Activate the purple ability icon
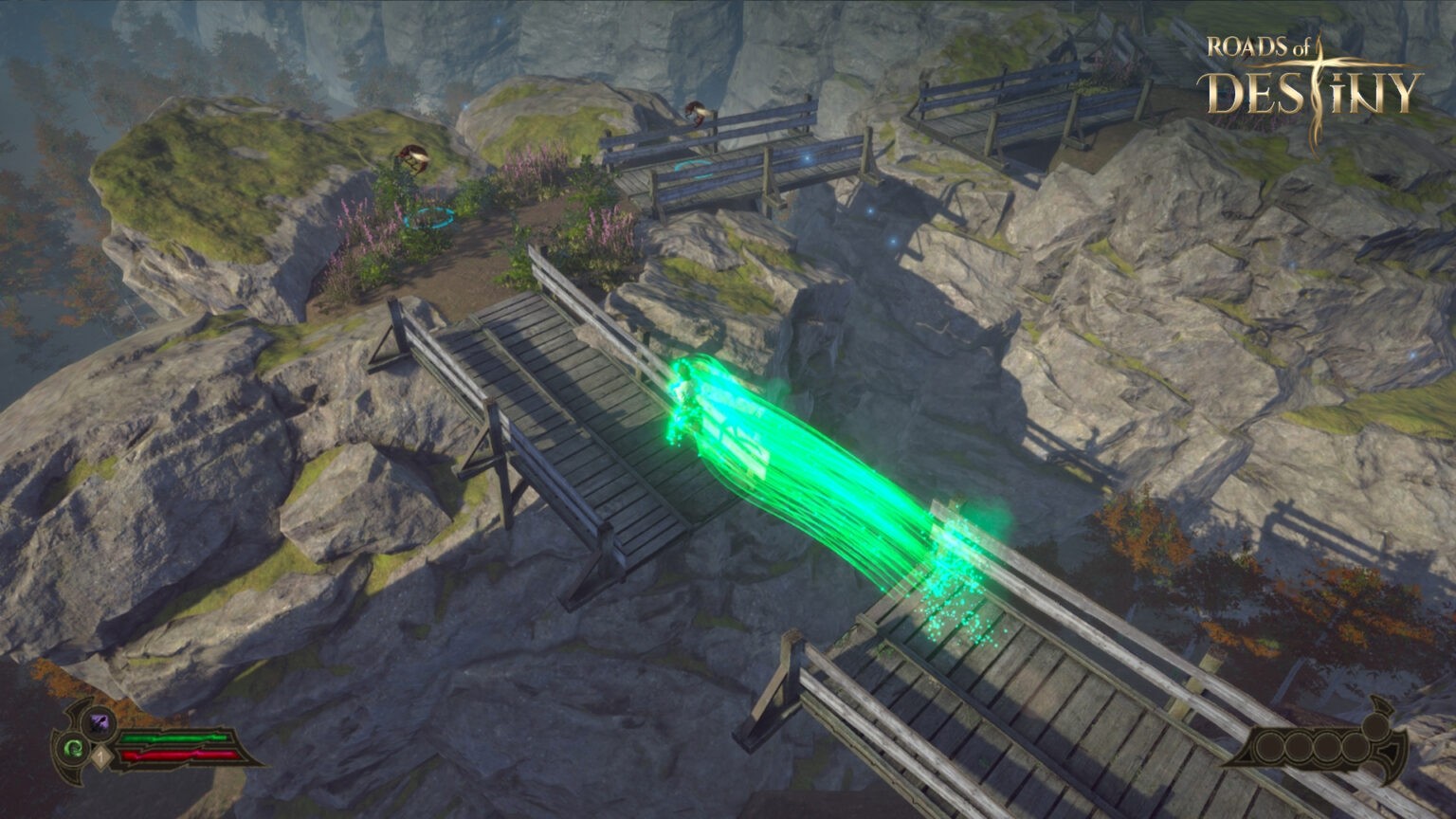 pyautogui.click(x=99, y=724)
